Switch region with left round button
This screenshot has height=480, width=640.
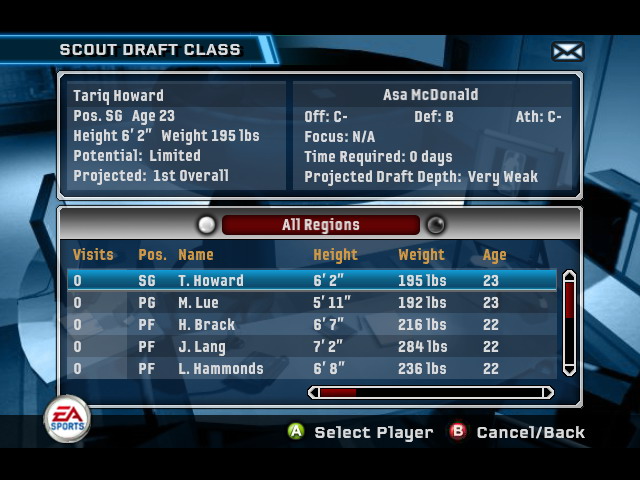tap(207, 225)
